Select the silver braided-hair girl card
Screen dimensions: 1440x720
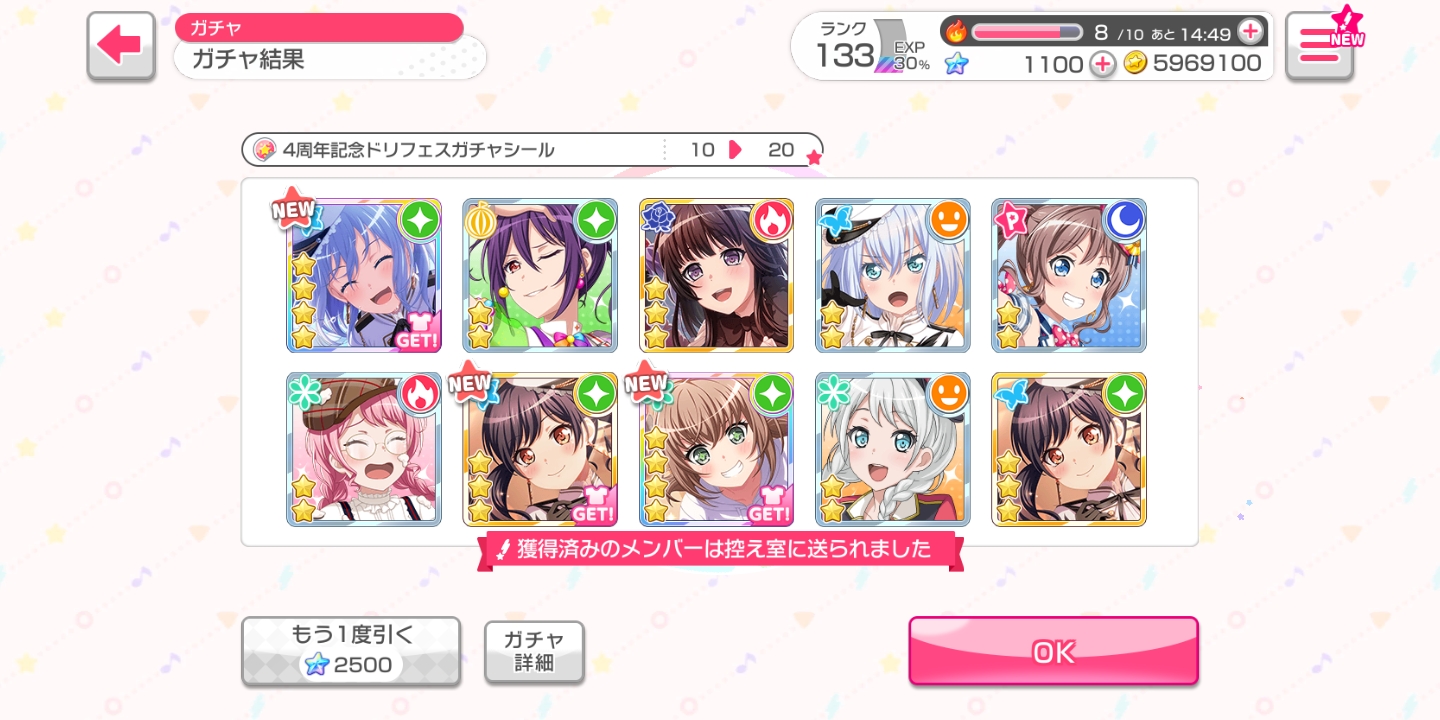coord(892,450)
